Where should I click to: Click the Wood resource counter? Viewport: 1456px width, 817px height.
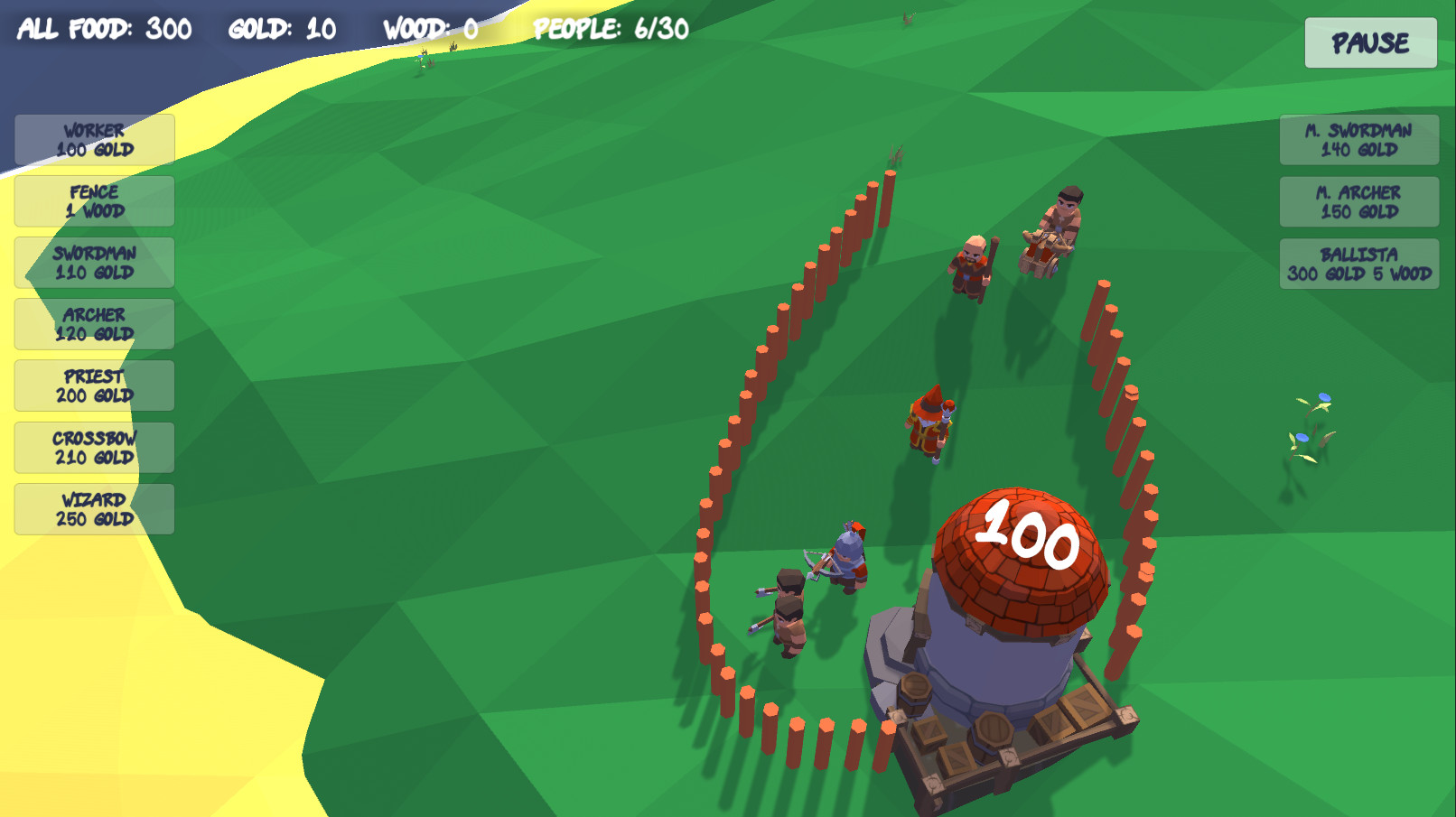(432, 28)
